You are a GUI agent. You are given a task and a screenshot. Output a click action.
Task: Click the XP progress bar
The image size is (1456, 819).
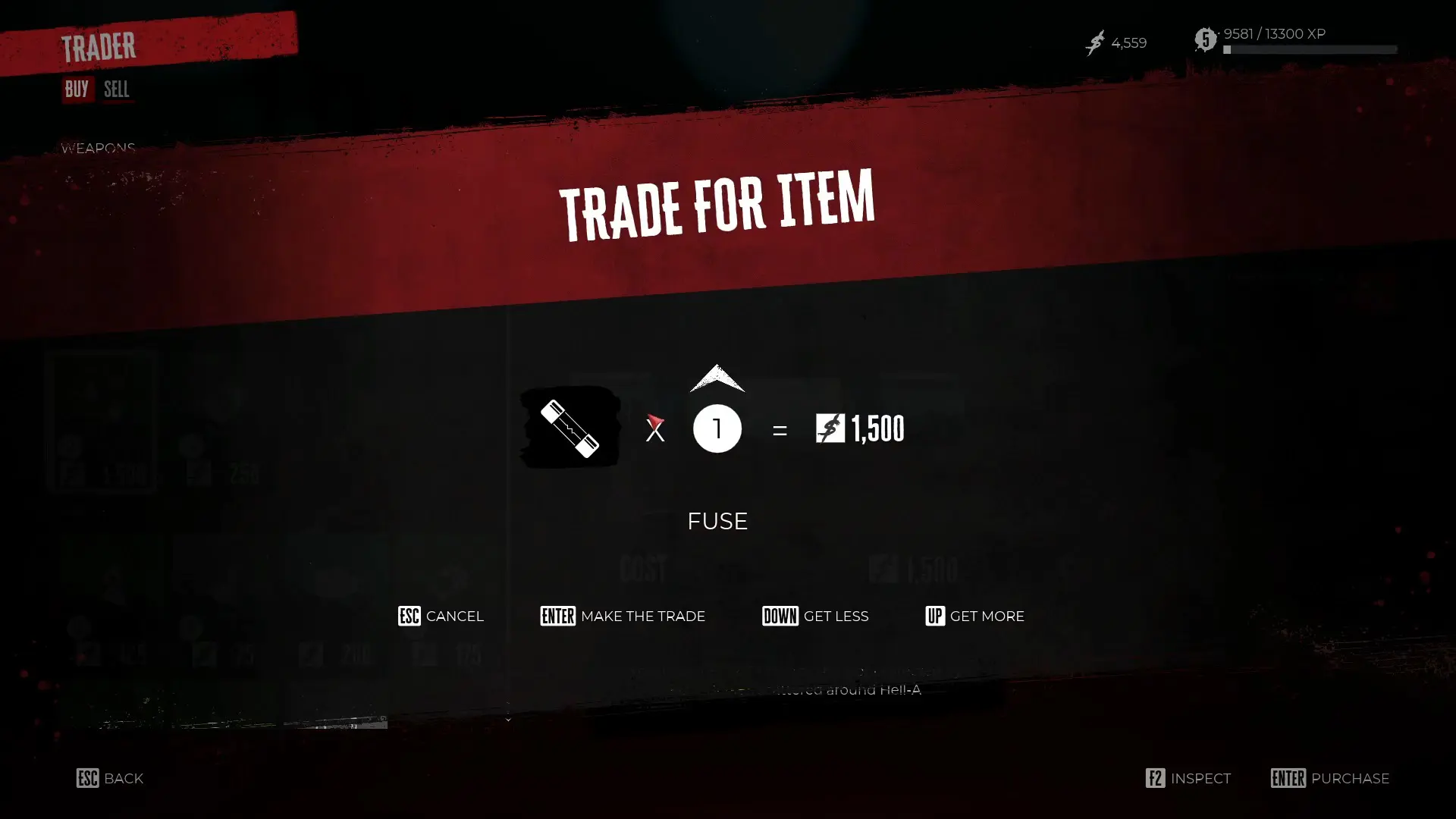point(1310,50)
